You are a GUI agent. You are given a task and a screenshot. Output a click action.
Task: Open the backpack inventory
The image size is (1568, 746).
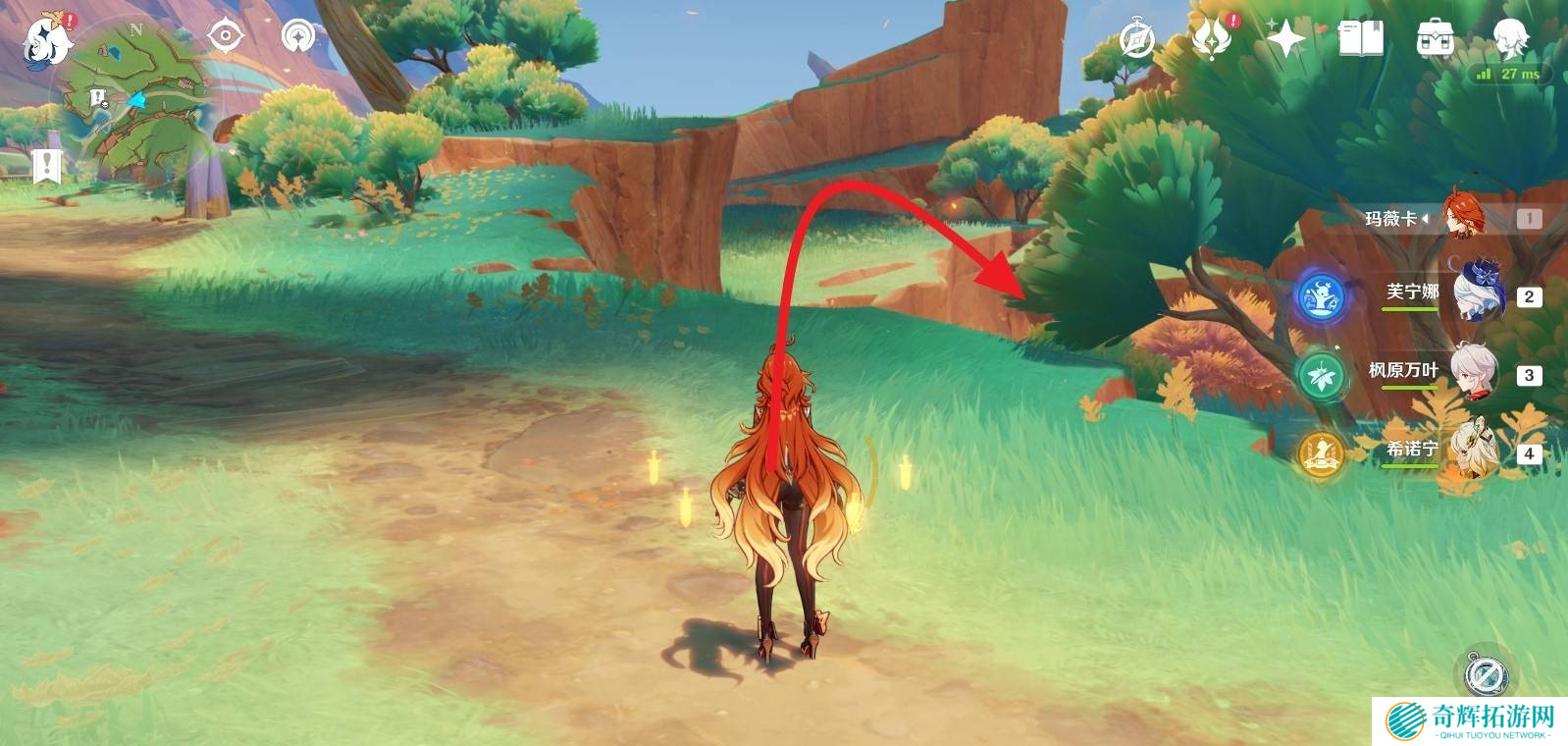click(1436, 39)
